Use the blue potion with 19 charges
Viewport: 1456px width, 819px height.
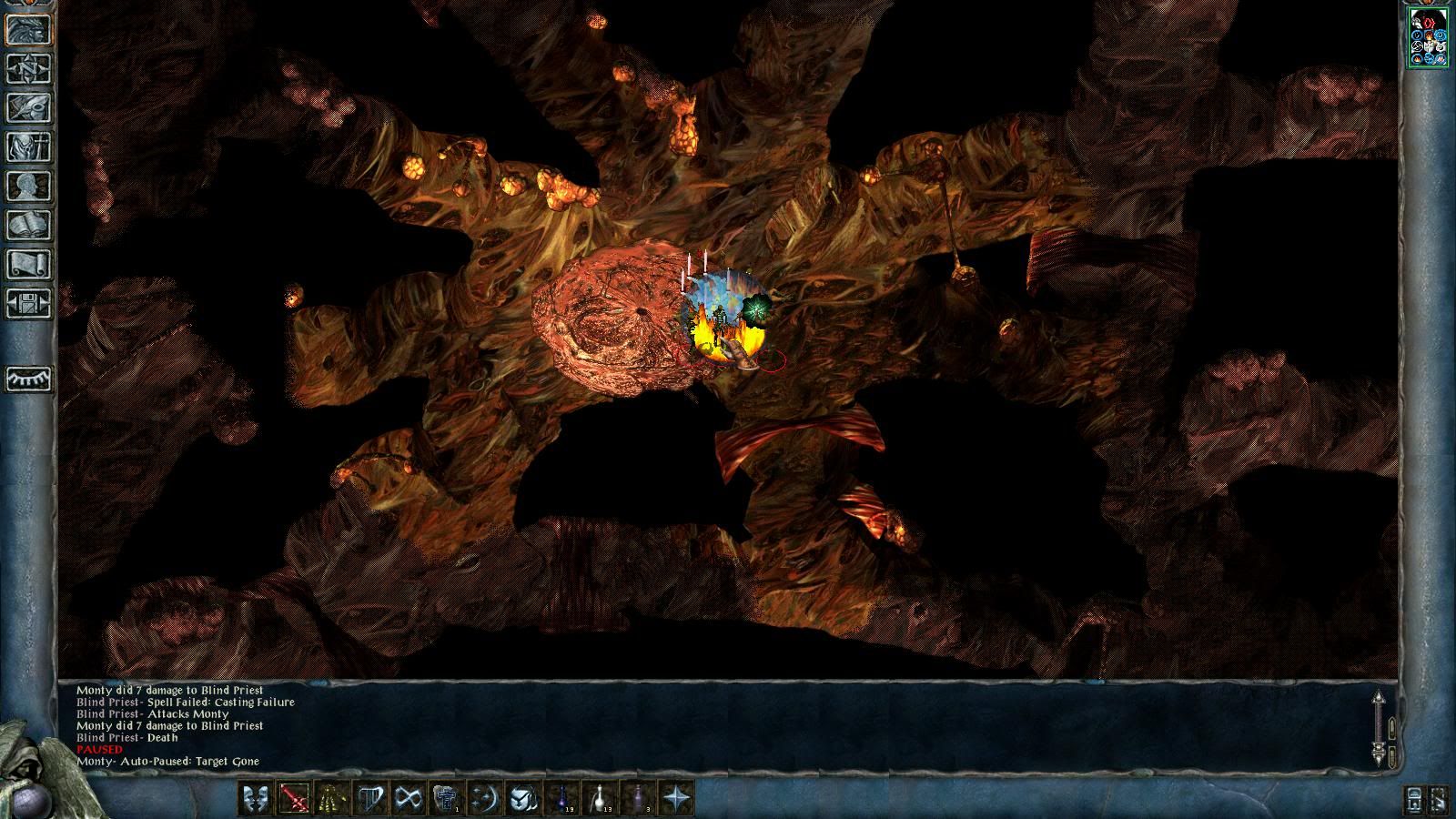(x=562, y=799)
